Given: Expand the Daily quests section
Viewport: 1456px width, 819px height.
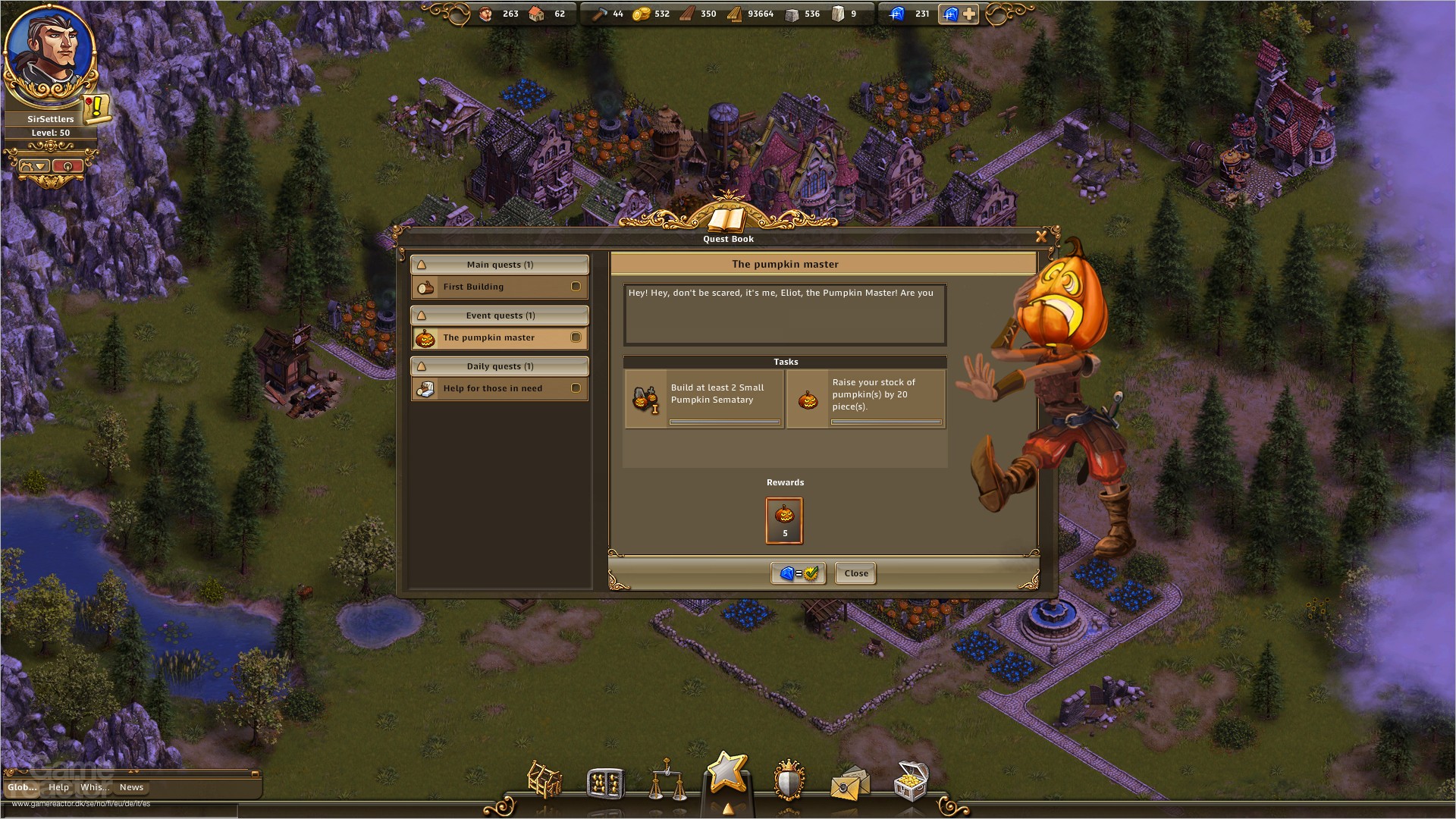Looking at the screenshot, I should point(499,366).
